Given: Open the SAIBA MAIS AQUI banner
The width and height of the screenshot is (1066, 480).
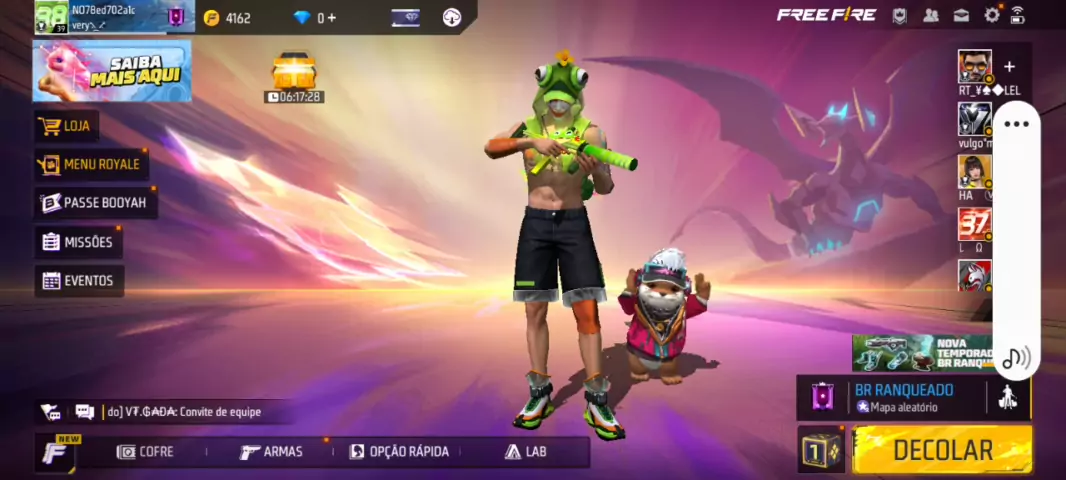Looking at the screenshot, I should (x=112, y=71).
